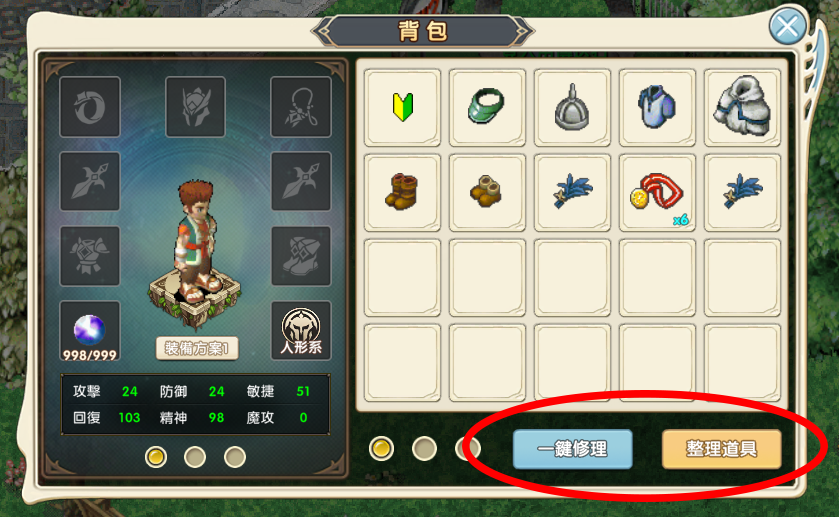Click the 一鍵修理 repair button
The image size is (839, 517).
(573, 449)
